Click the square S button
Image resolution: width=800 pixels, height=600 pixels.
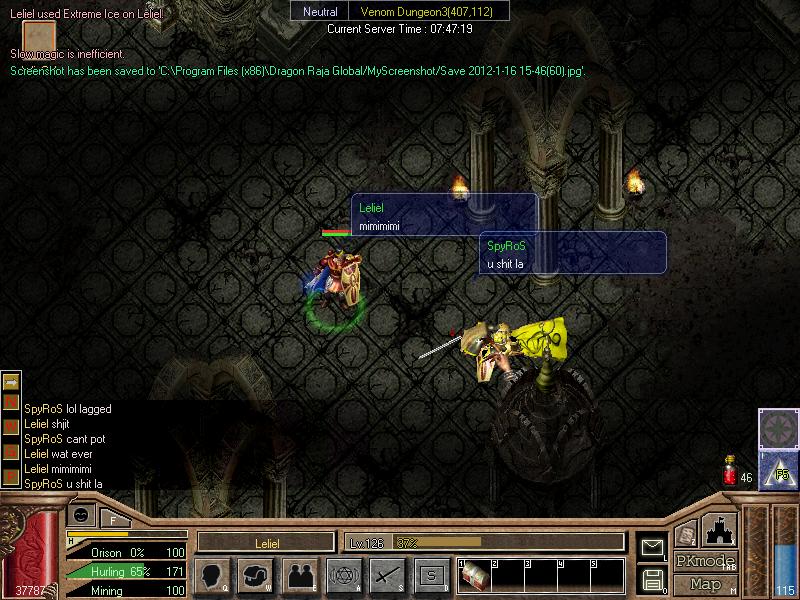pos(431,576)
